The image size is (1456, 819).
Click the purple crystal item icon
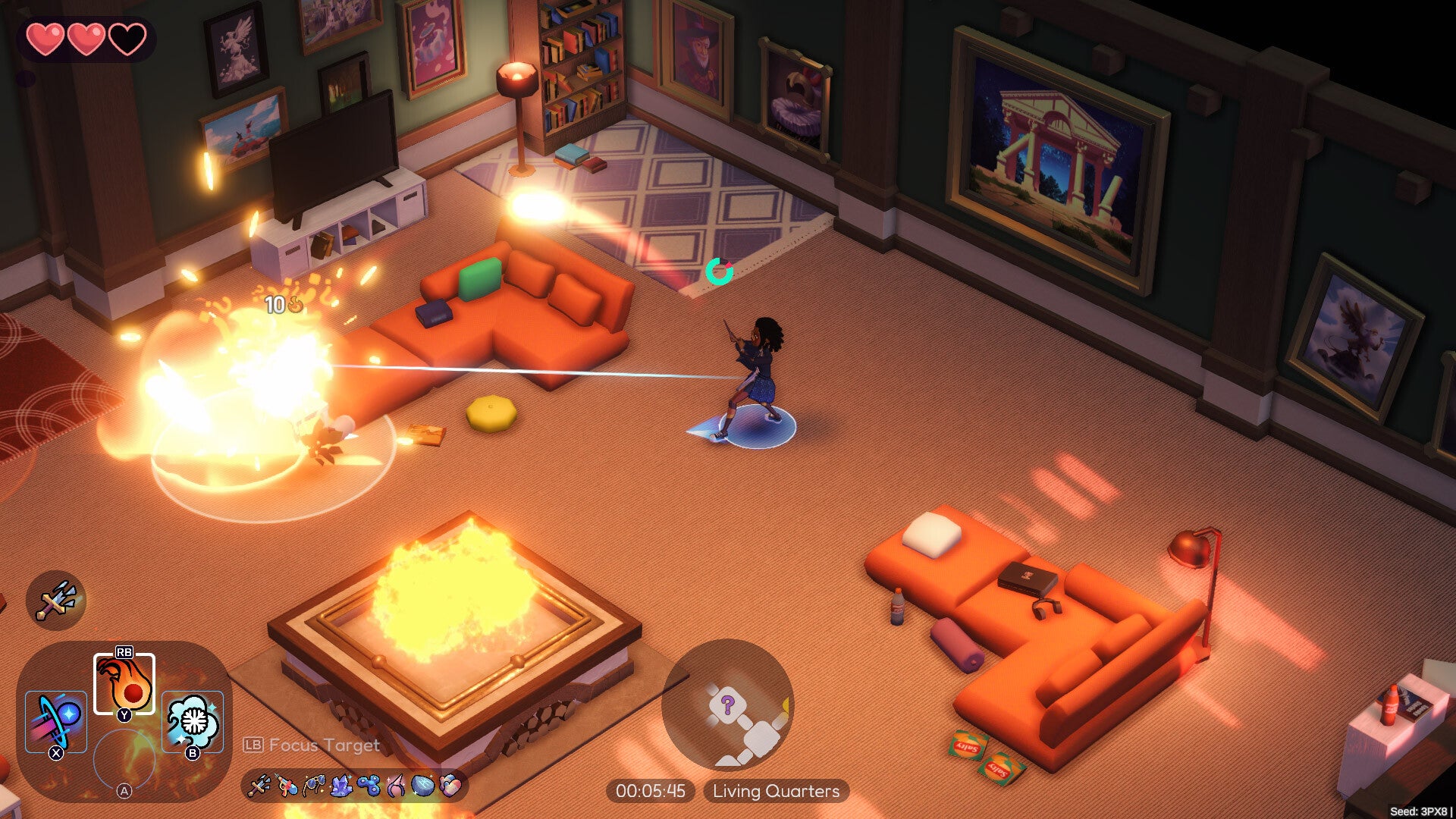tap(341, 786)
